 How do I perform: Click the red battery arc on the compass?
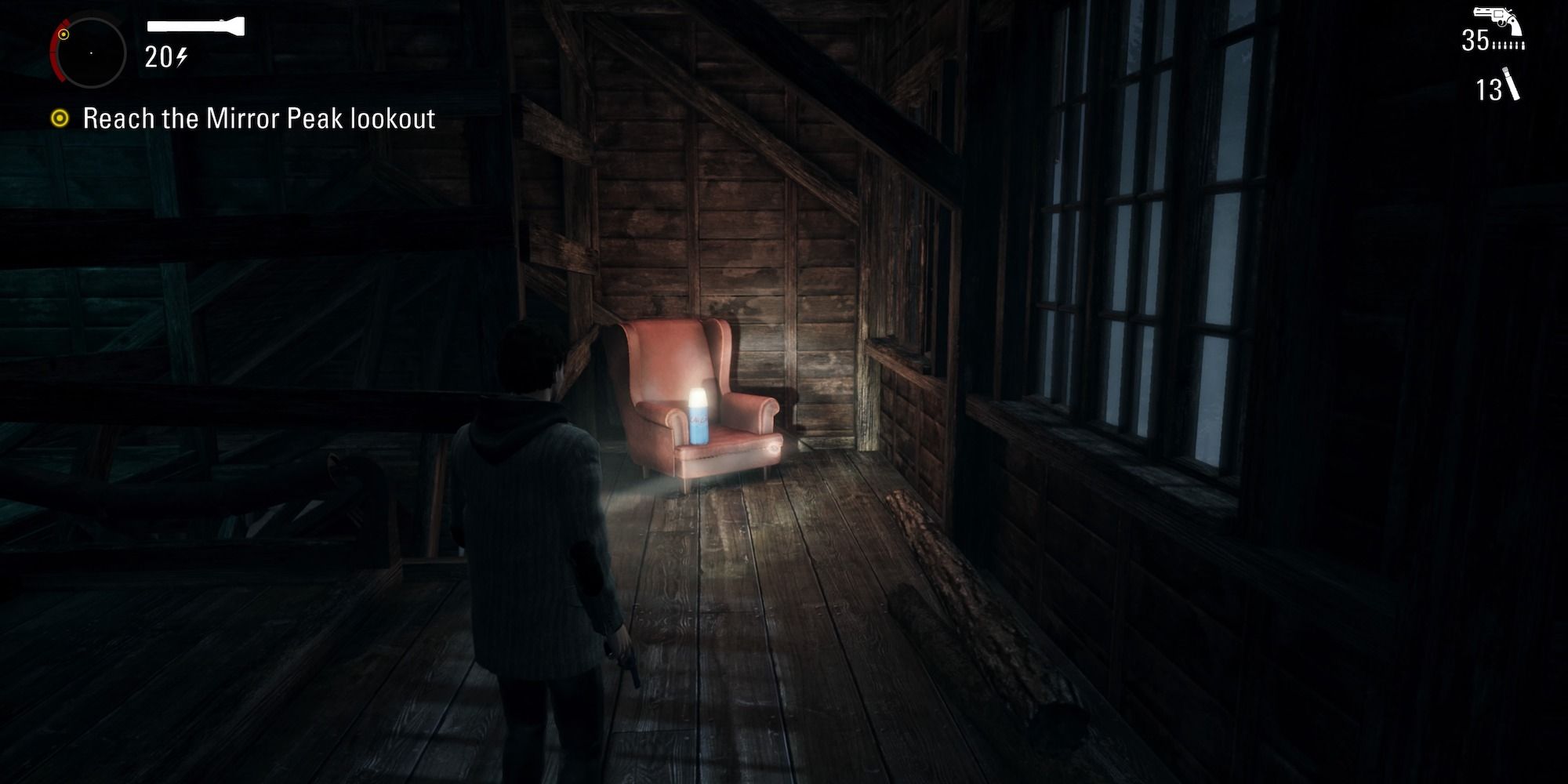coord(55,55)
